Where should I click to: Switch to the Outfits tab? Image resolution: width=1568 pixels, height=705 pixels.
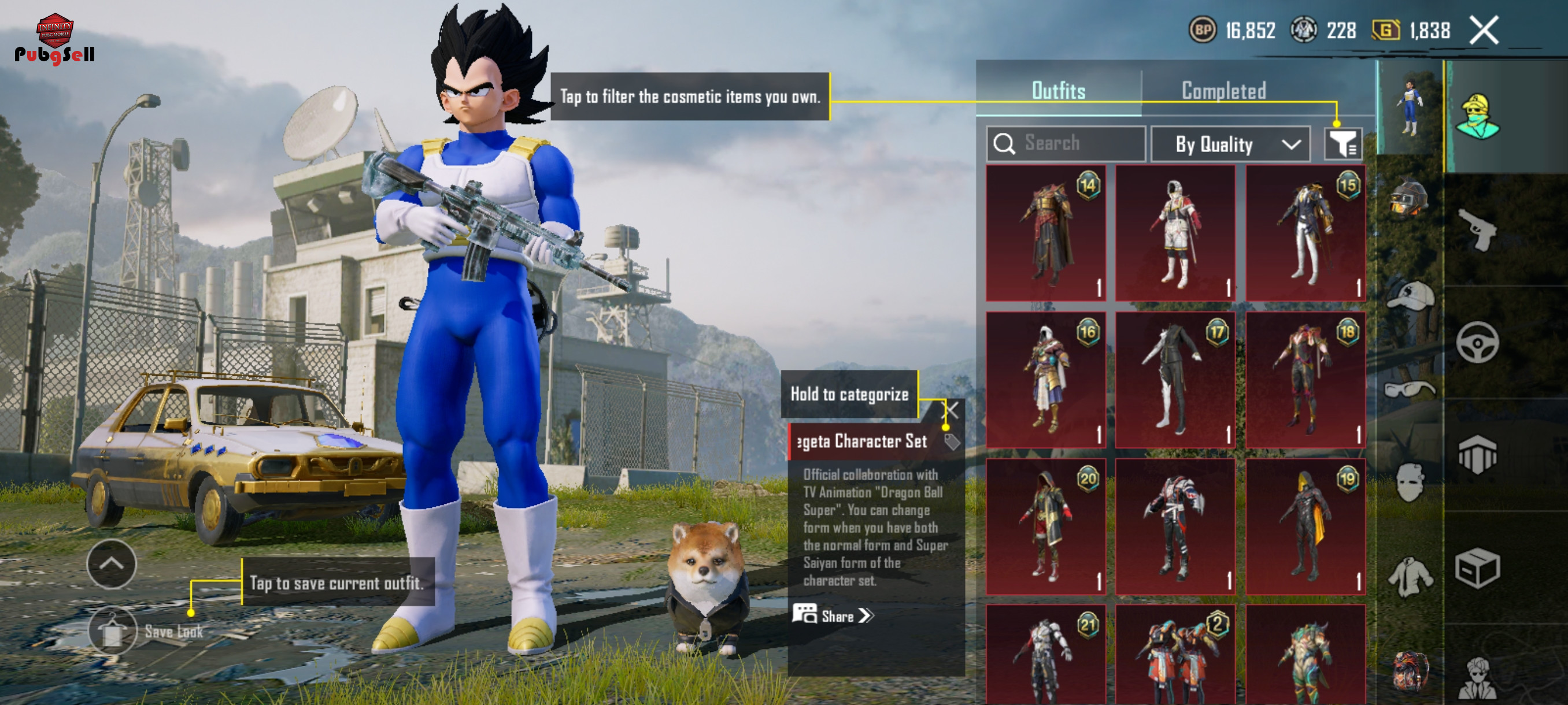click(x=1058, y=91)
